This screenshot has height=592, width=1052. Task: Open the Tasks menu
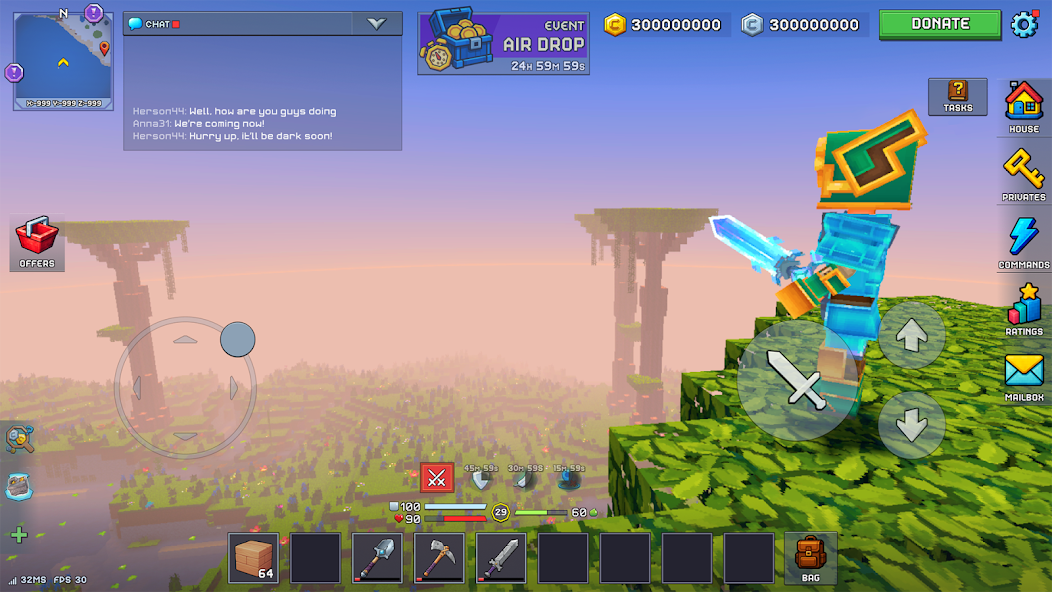click(x=957, y=96)
